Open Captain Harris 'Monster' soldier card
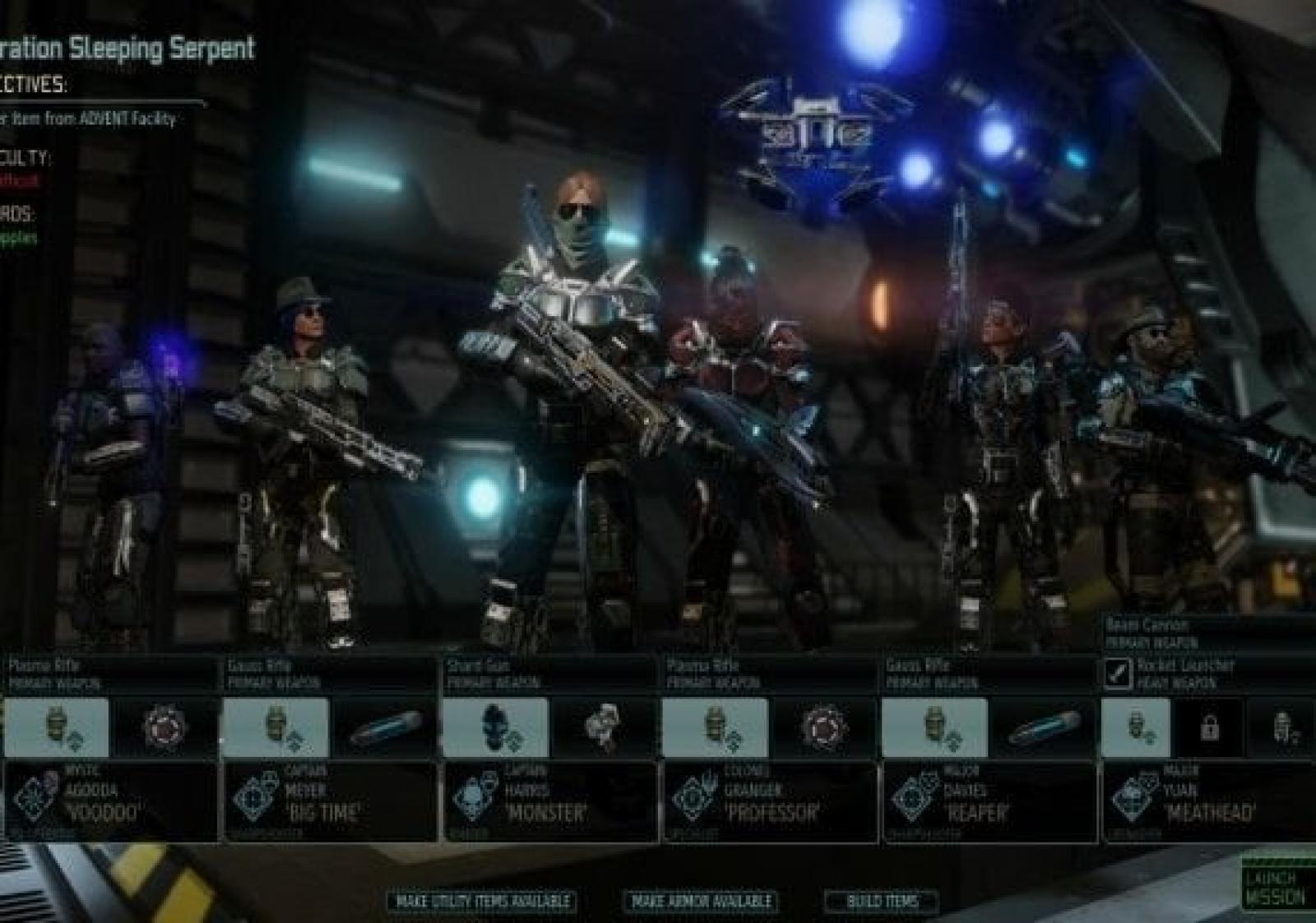The width and height of the screenshot is (1316, 923). 550,801
